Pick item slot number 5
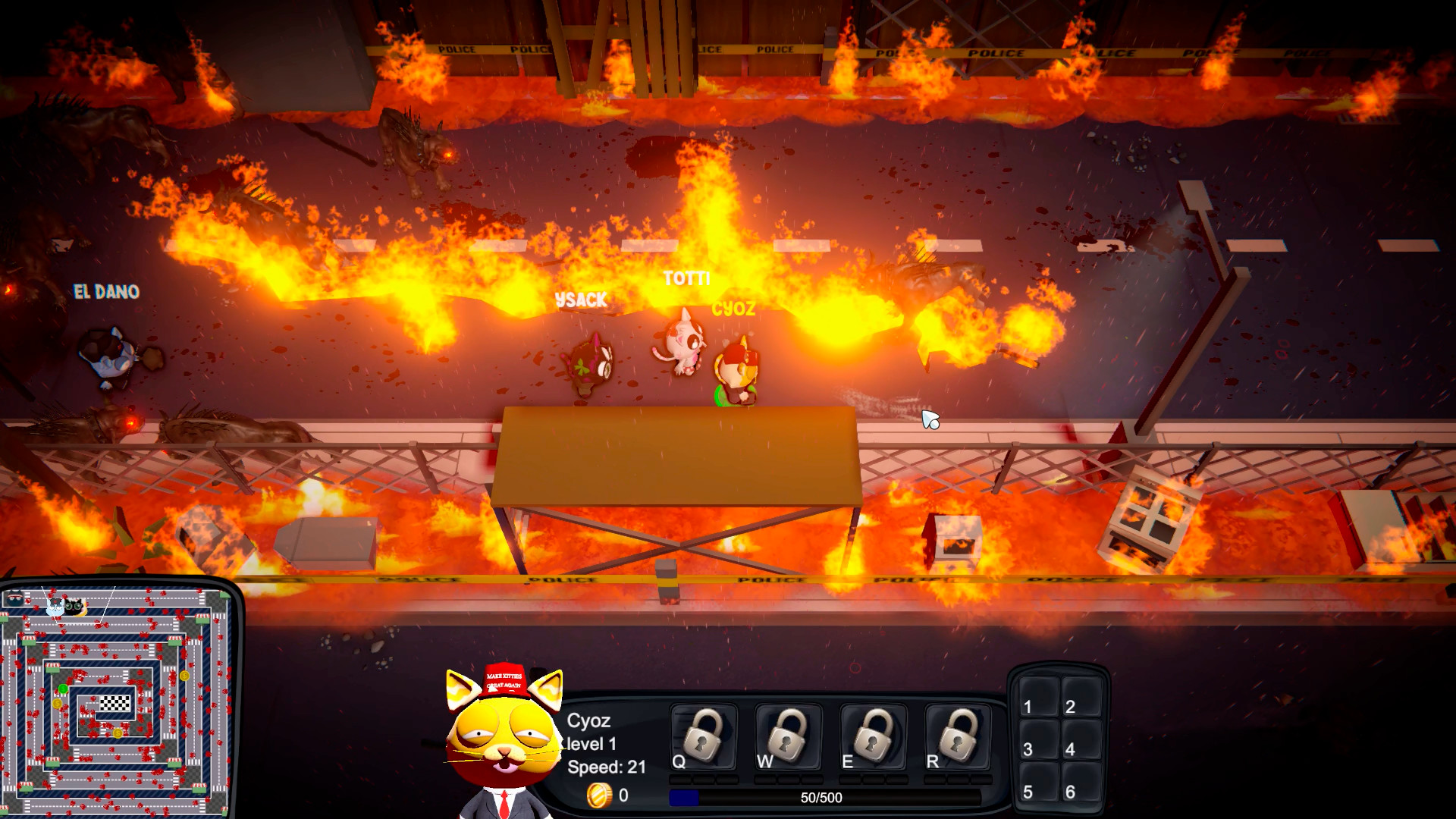The width and height of the screenshot is (1456, 819). click(x=1037, y=785)
